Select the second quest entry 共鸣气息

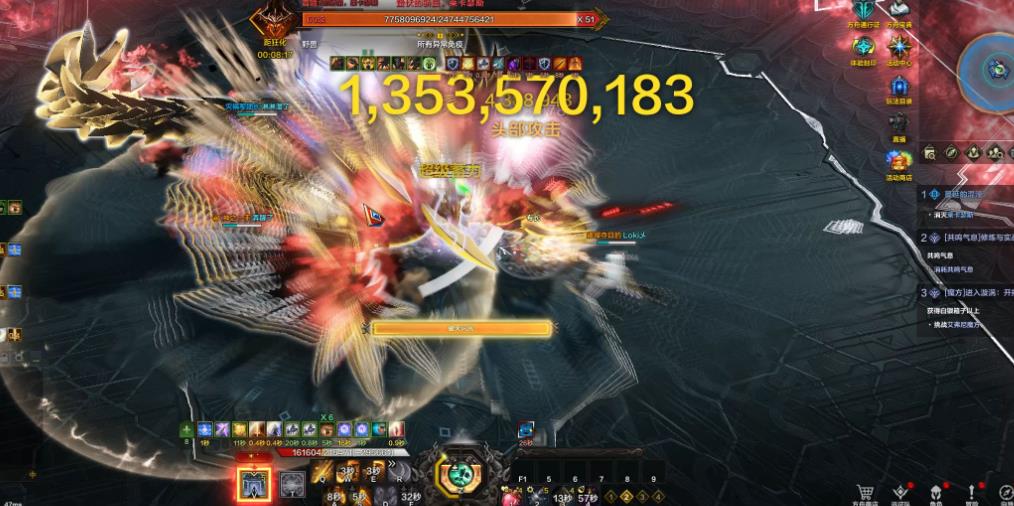coord(965,238)
